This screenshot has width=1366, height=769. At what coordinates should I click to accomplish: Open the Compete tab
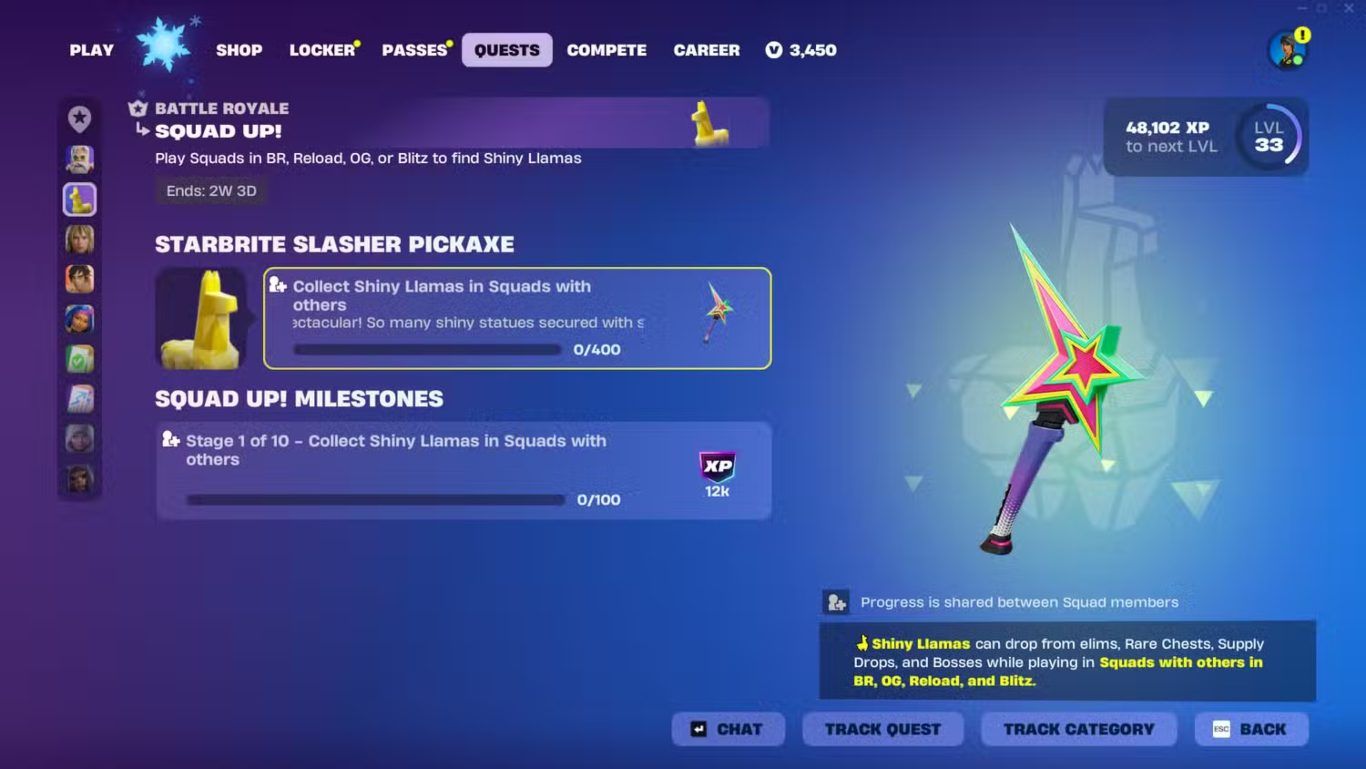(x=606, y=50)
